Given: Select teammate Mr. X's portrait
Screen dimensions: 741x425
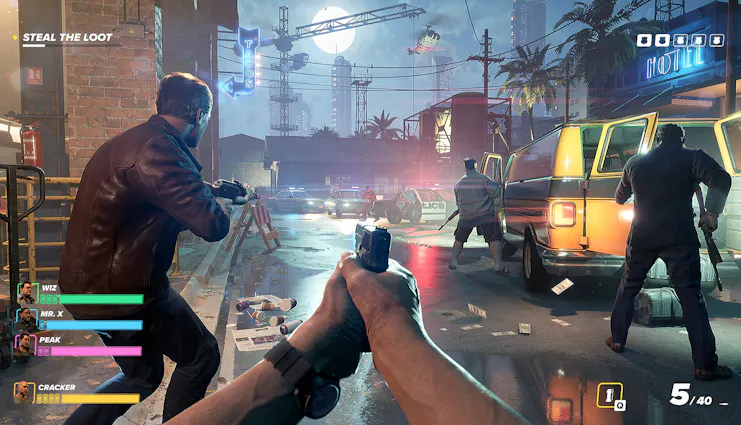Looking at the screenshot, I should click(x=26, y=319).
